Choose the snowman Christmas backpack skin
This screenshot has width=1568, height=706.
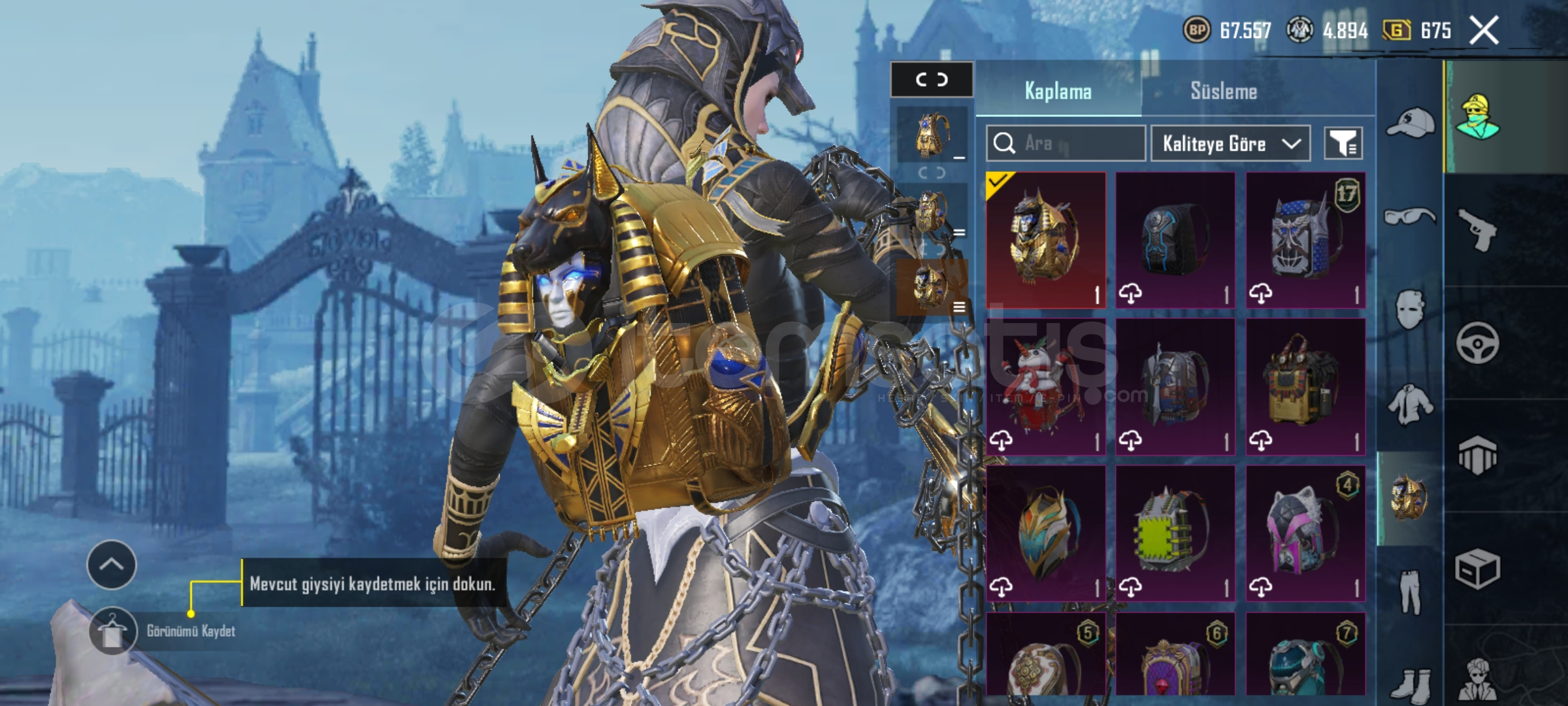(x=1045, y=386)
